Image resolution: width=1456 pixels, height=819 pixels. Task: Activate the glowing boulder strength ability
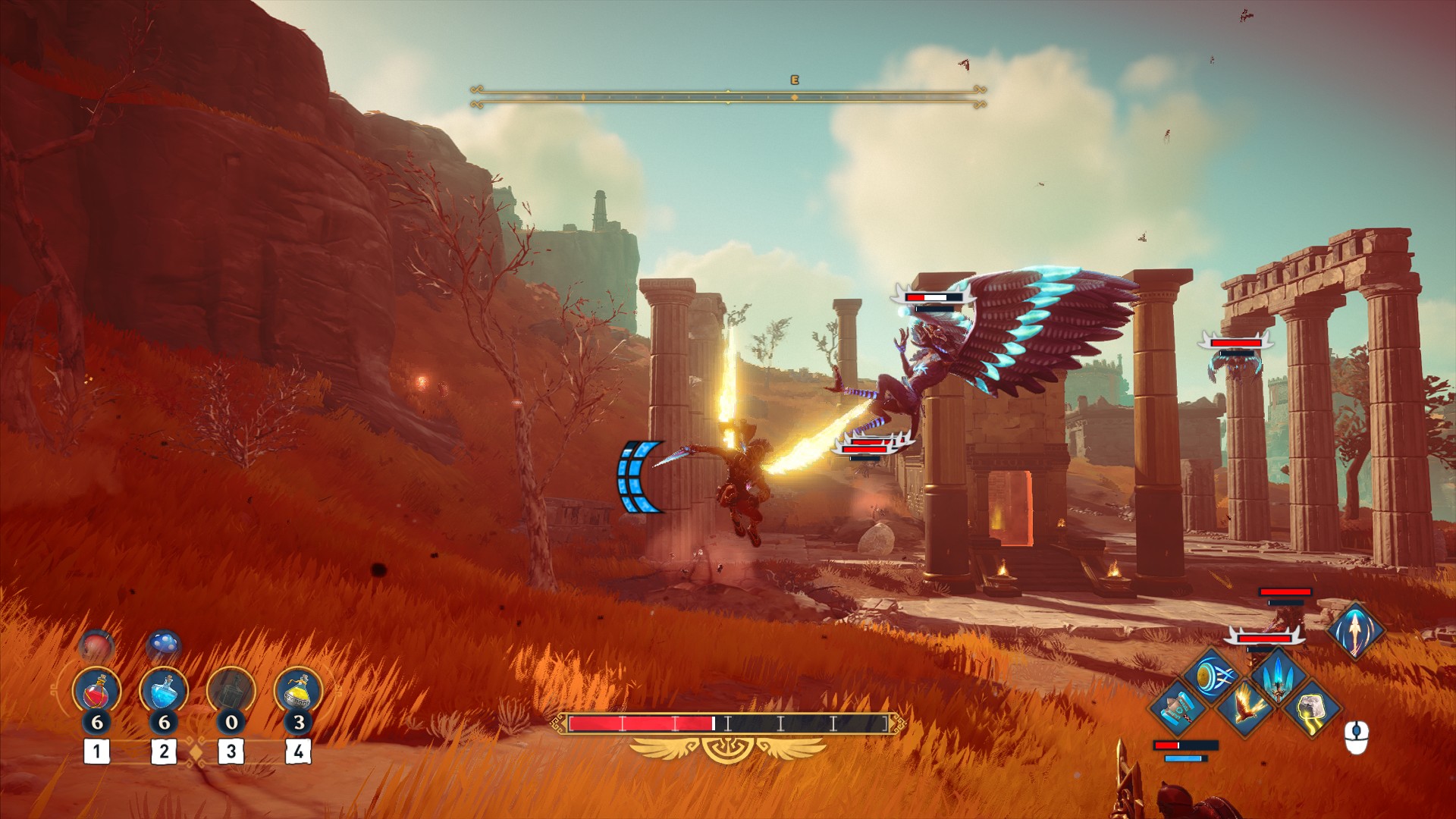tap(1313, 708)
